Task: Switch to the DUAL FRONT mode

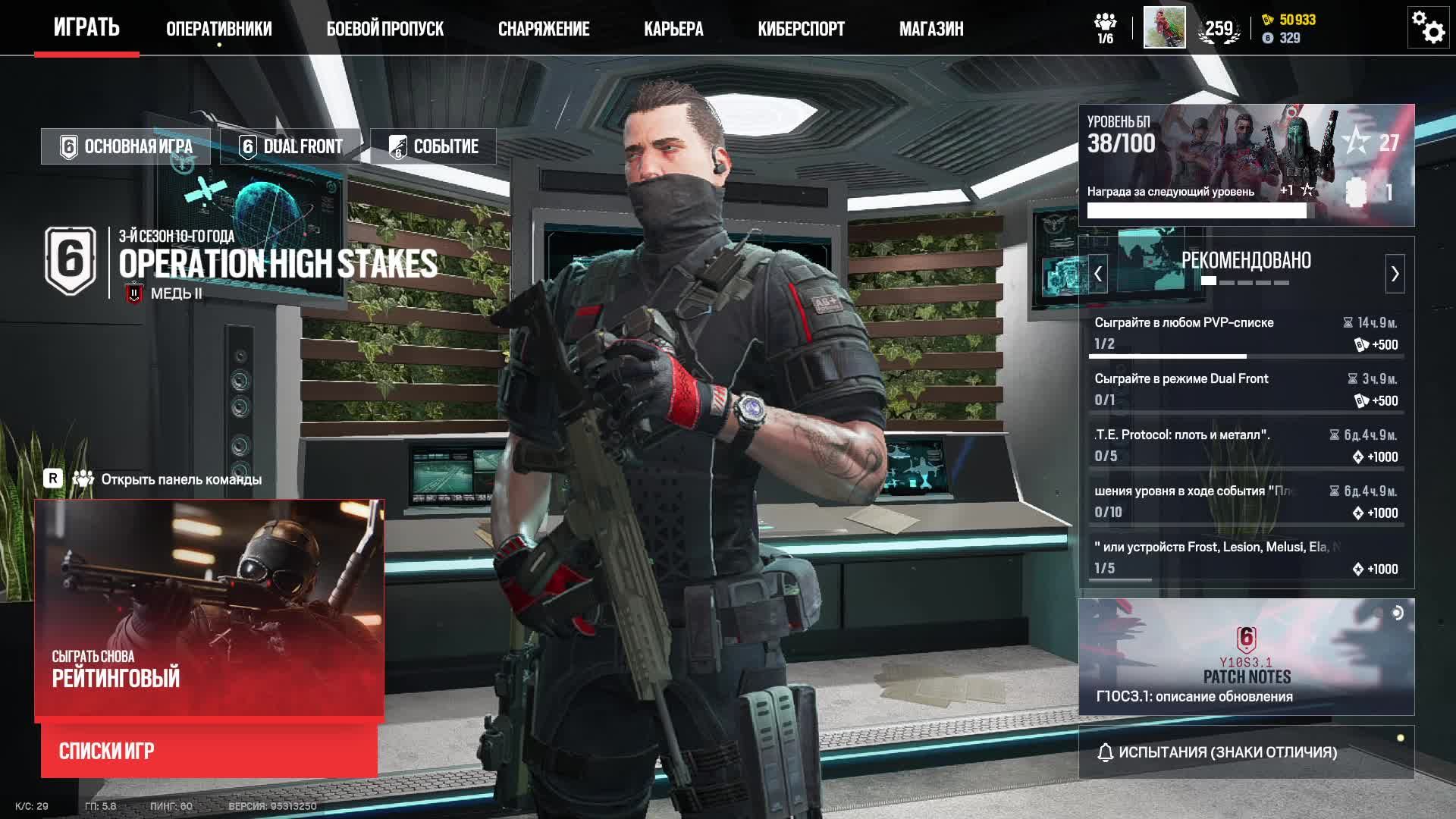Action: click(x=290, y=146)
